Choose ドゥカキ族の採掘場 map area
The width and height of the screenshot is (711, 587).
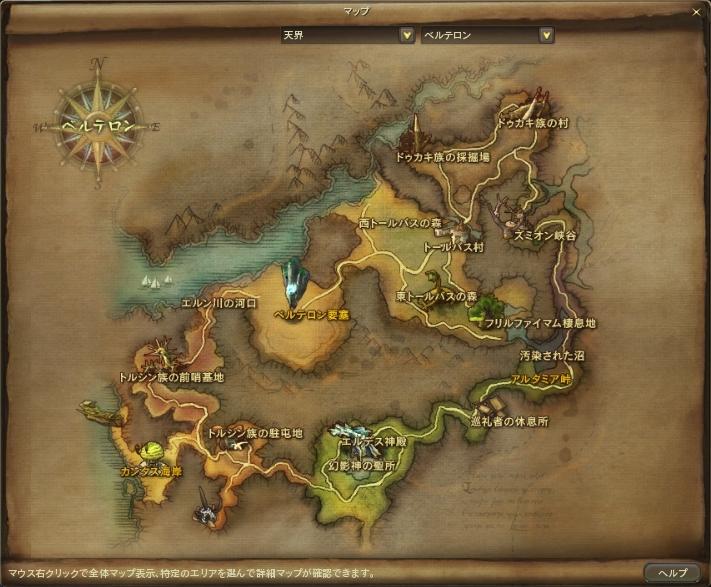pyautogui.click(x=442, y=157)
